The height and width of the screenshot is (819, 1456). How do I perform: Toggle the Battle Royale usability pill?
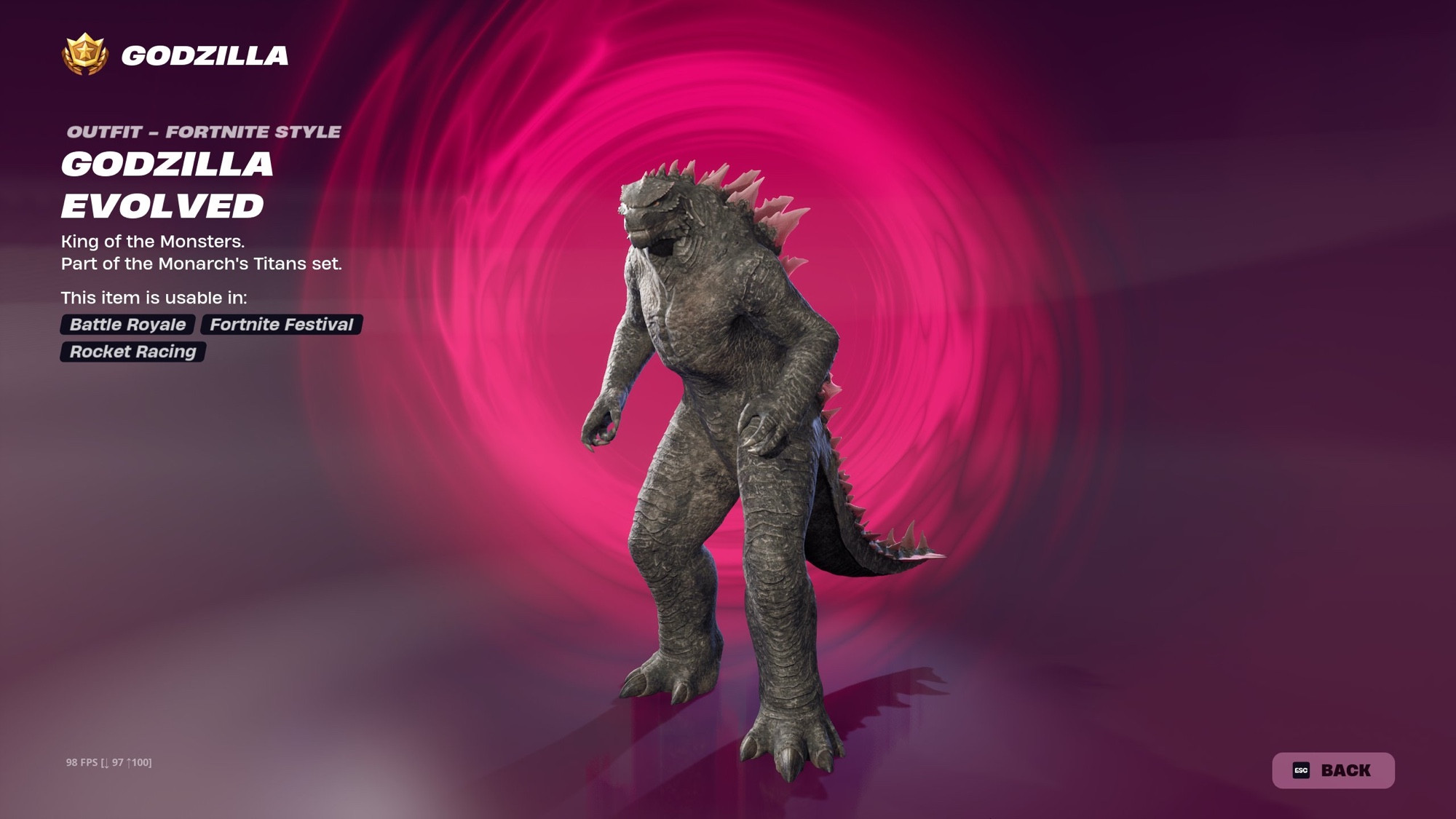(127, 325)
